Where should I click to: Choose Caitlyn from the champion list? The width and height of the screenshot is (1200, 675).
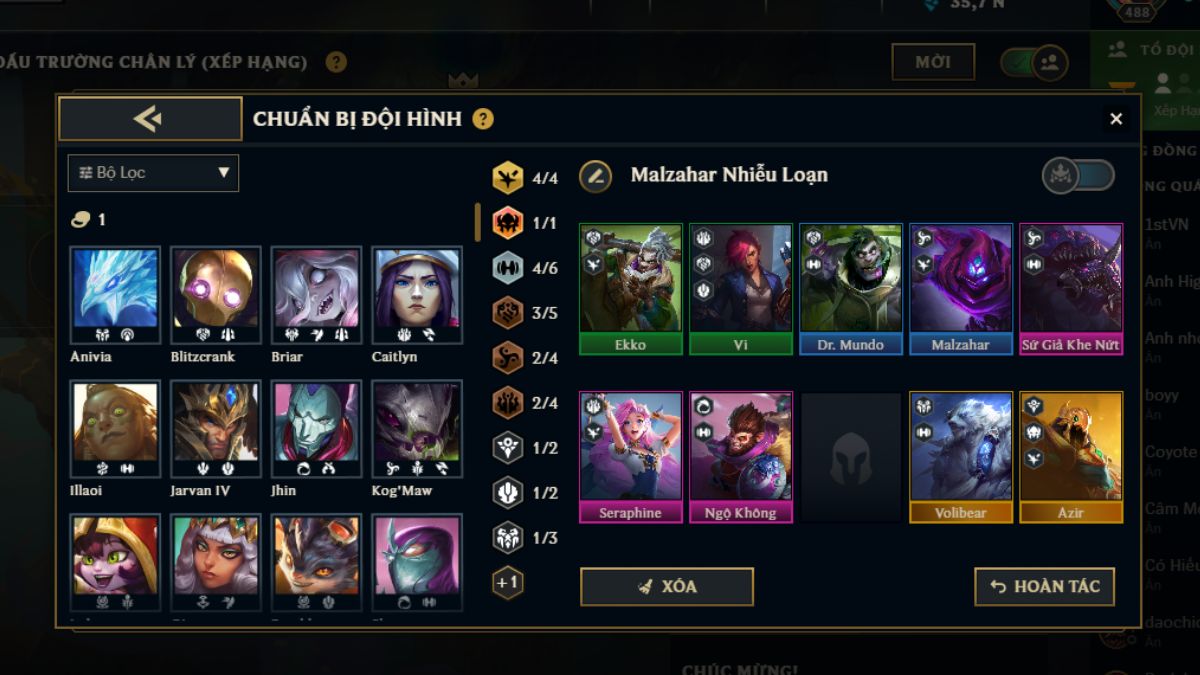coord(417,297)
